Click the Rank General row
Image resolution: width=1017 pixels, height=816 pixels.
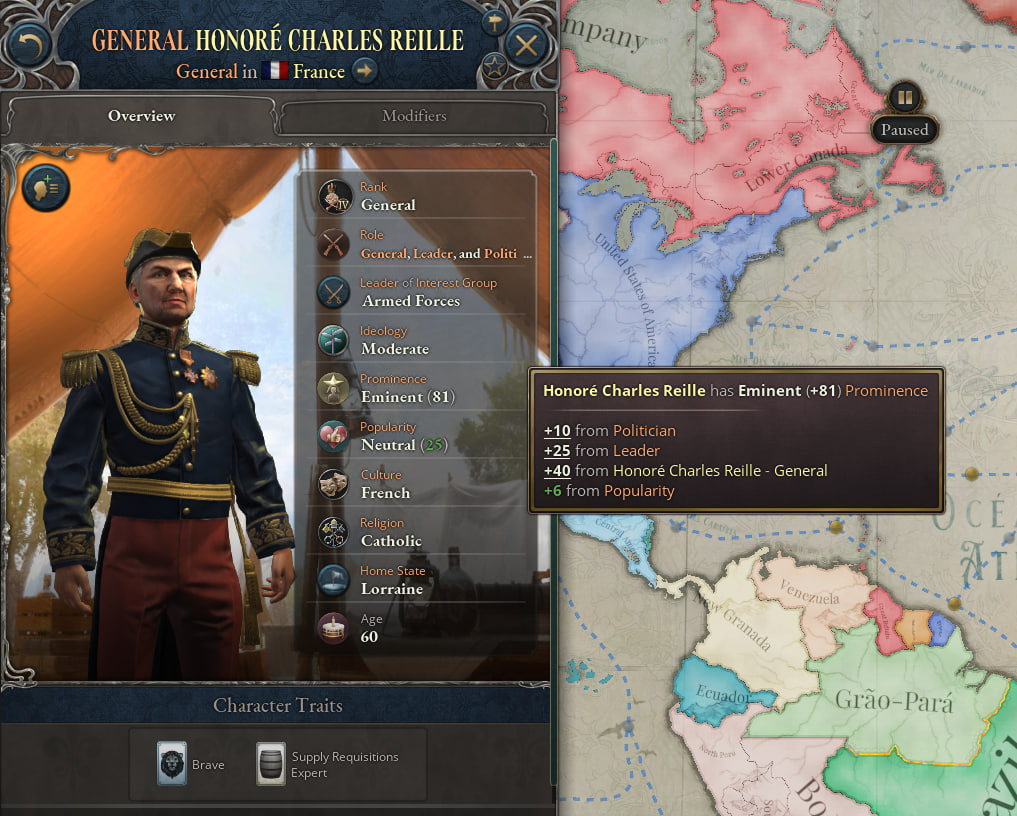[388, 205]
